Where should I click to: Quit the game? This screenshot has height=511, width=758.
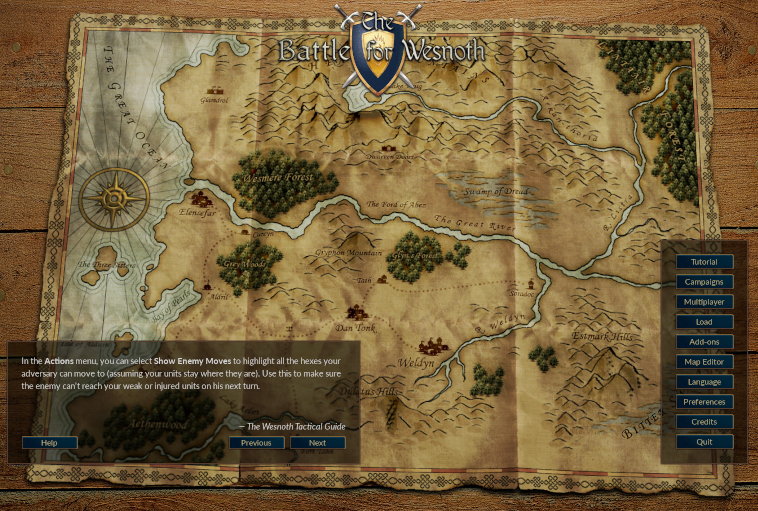tap(704, 442)
